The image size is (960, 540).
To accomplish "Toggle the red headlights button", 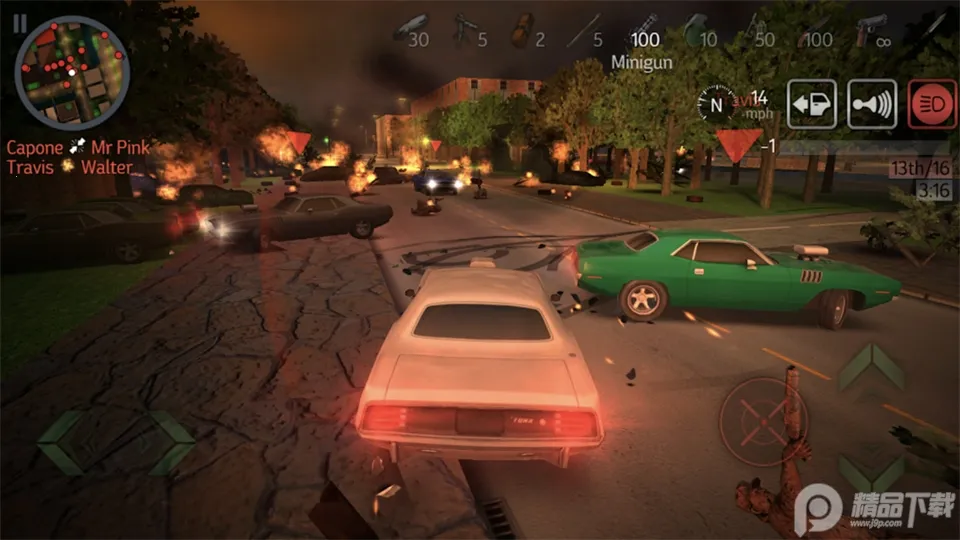I will tap(932, 104).
